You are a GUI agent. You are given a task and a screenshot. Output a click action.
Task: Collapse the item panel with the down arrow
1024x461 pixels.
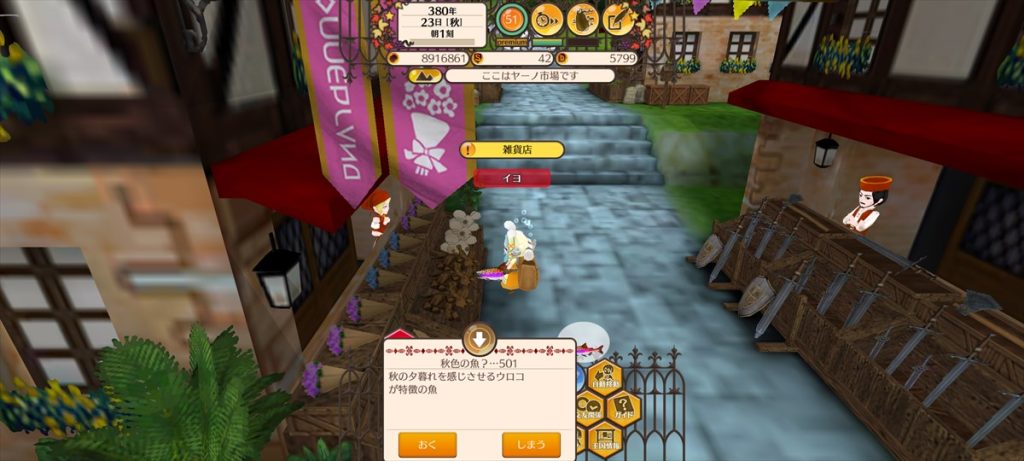480,338
